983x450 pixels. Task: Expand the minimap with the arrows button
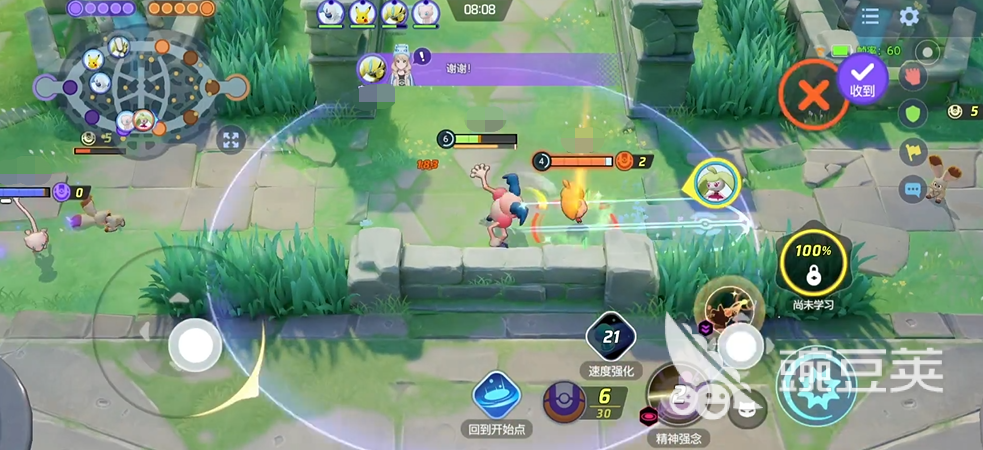point(231,141)
